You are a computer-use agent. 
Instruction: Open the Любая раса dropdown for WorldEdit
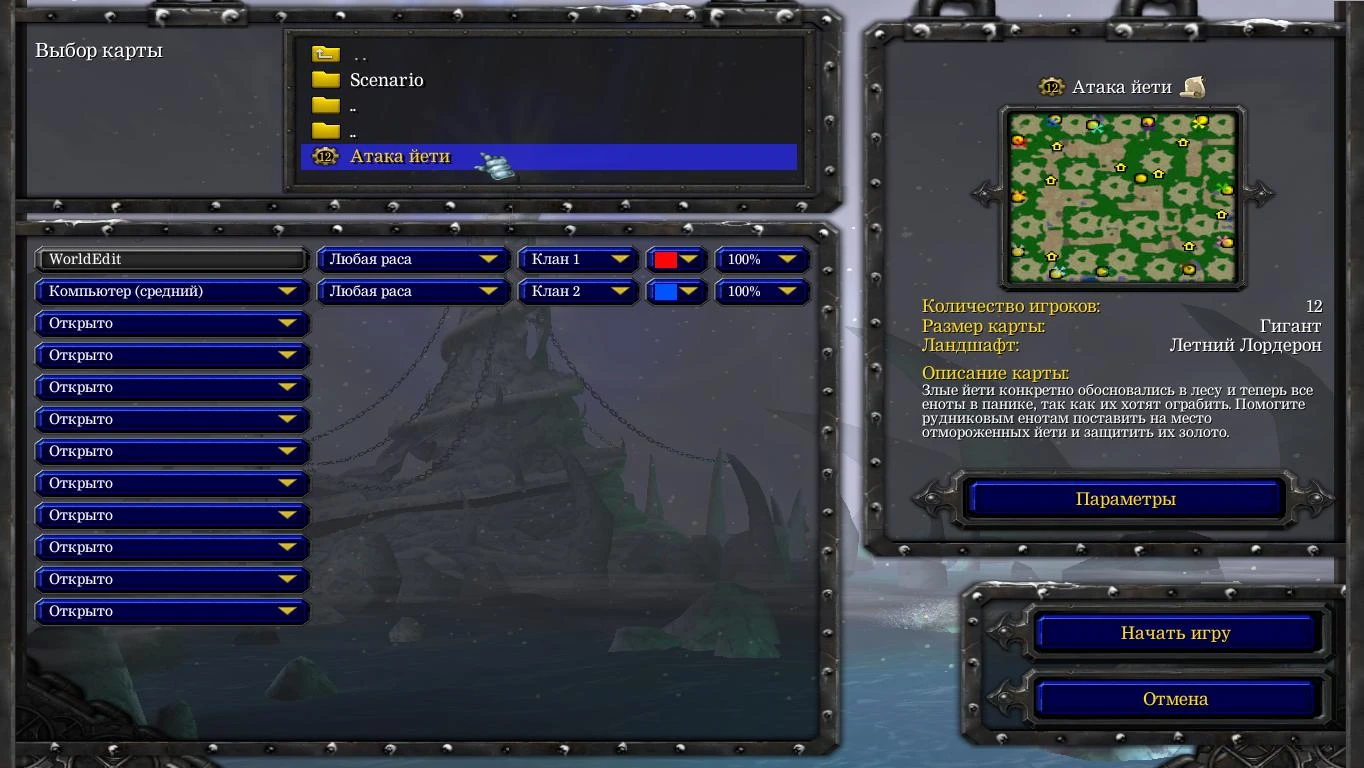tap(413, 259)
